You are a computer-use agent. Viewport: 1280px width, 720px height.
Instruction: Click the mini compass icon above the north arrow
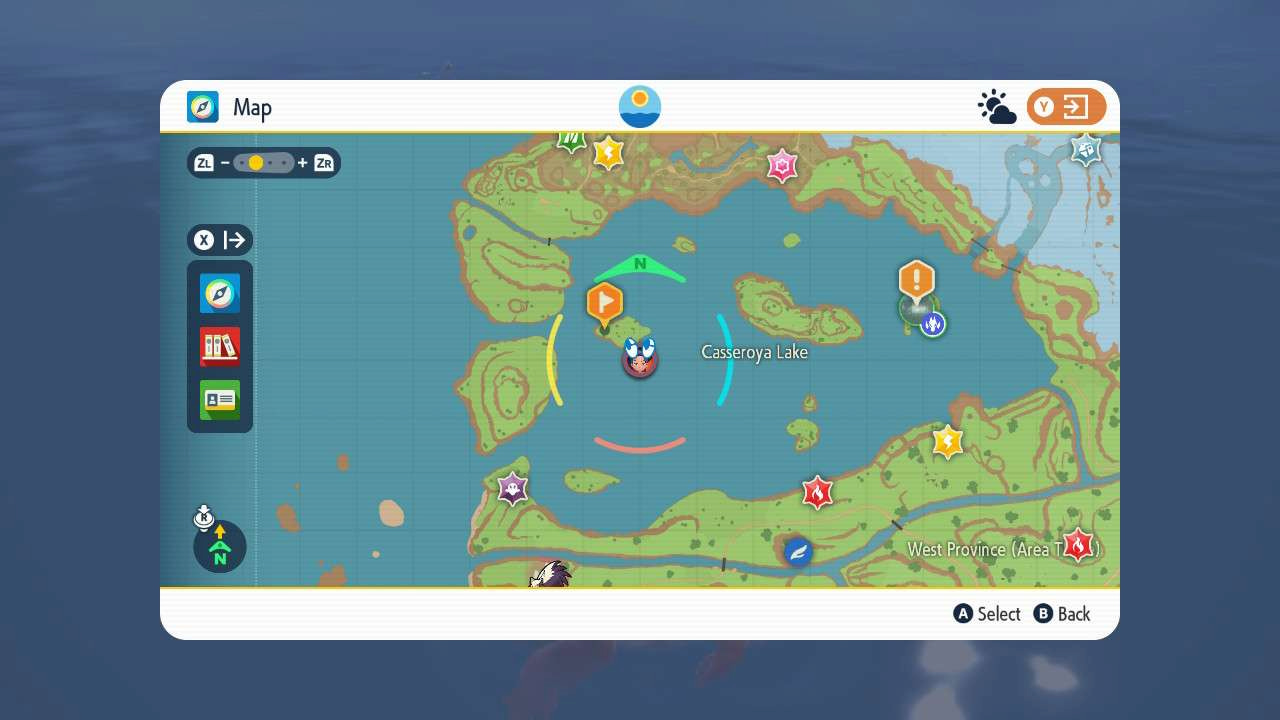click(x=203, y=519)
